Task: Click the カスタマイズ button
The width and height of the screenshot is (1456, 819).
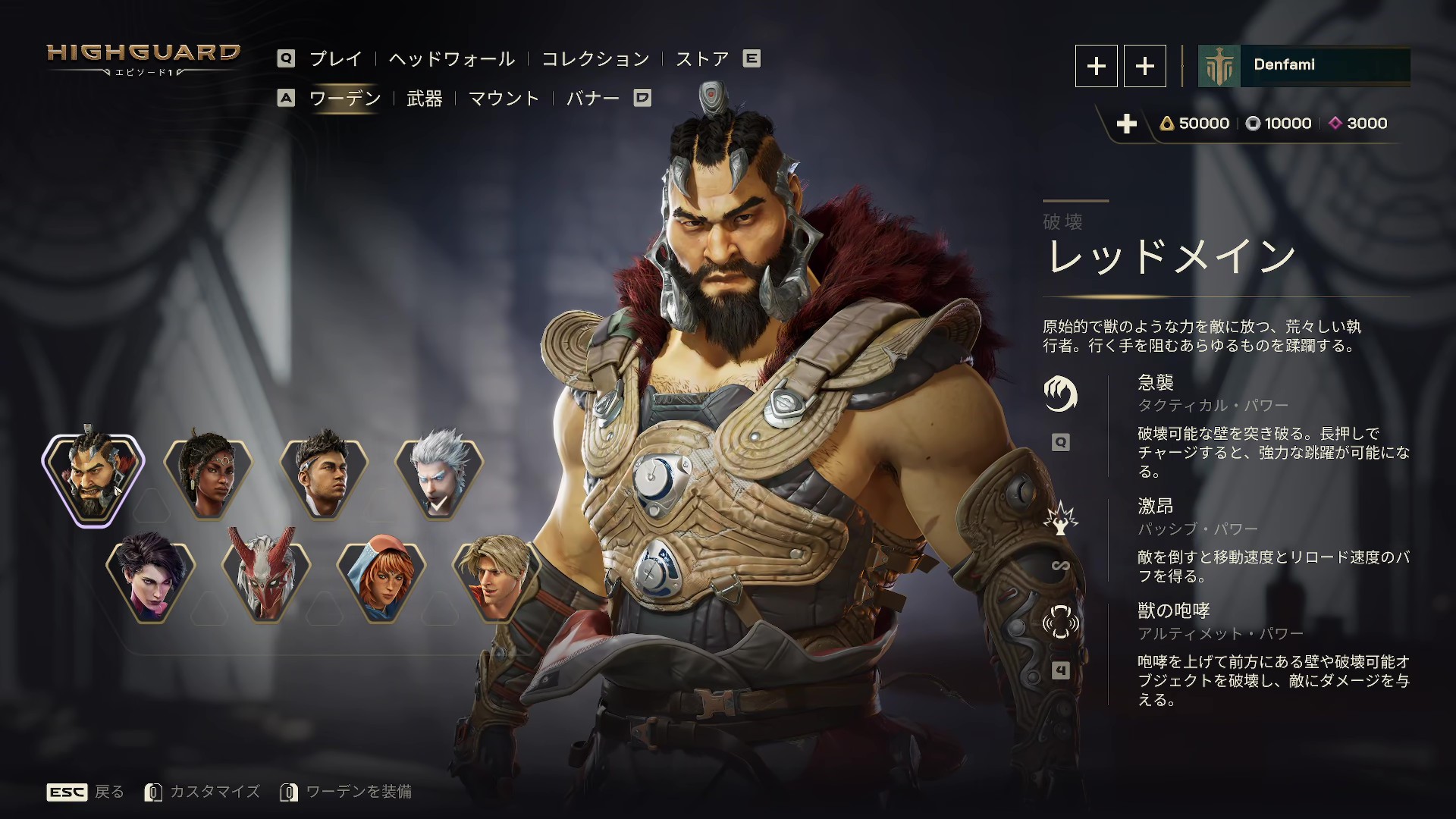Action: 218,791
